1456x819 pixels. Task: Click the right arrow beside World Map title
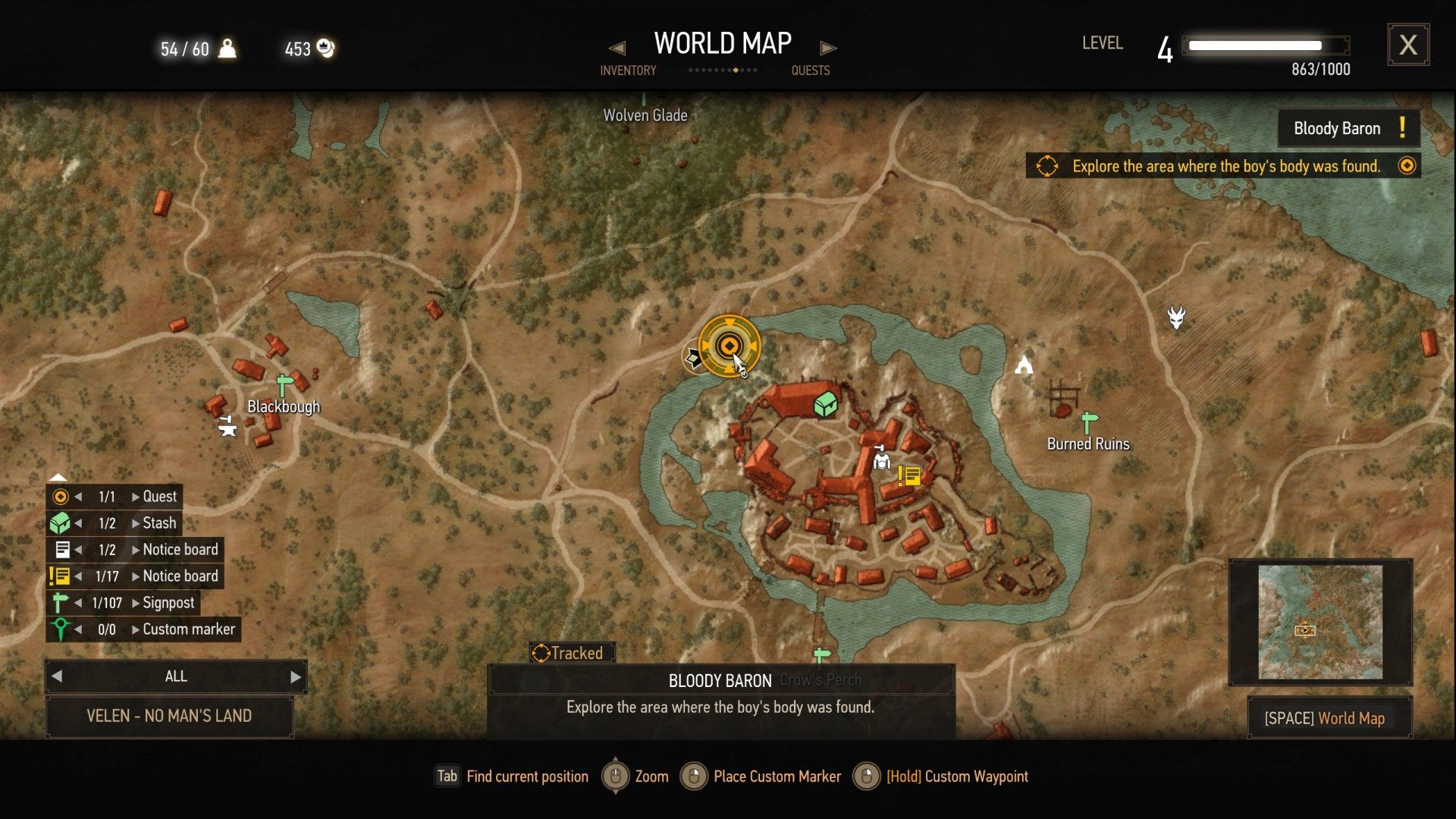tap(828, 49)
